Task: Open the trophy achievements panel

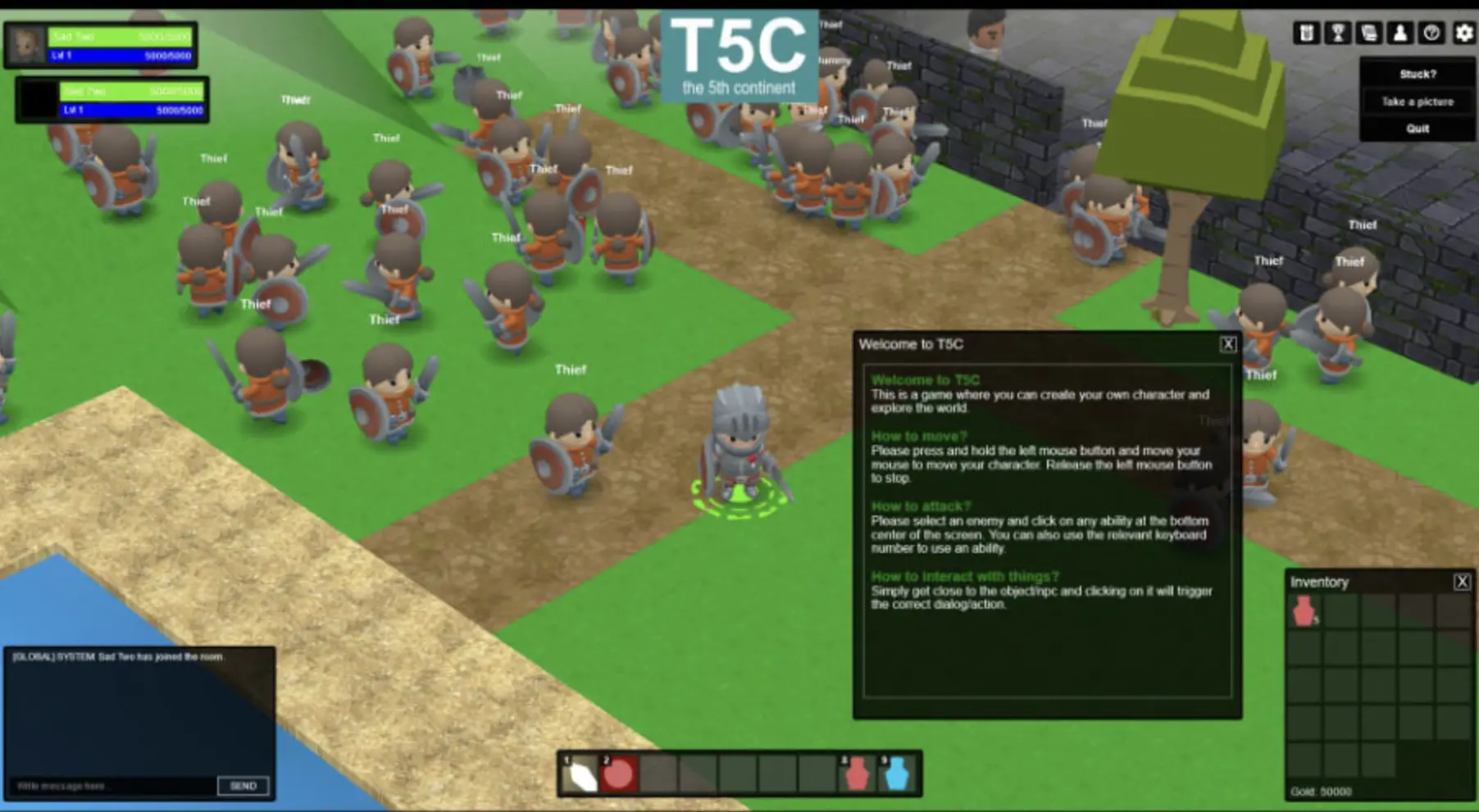Action: 1337,33
